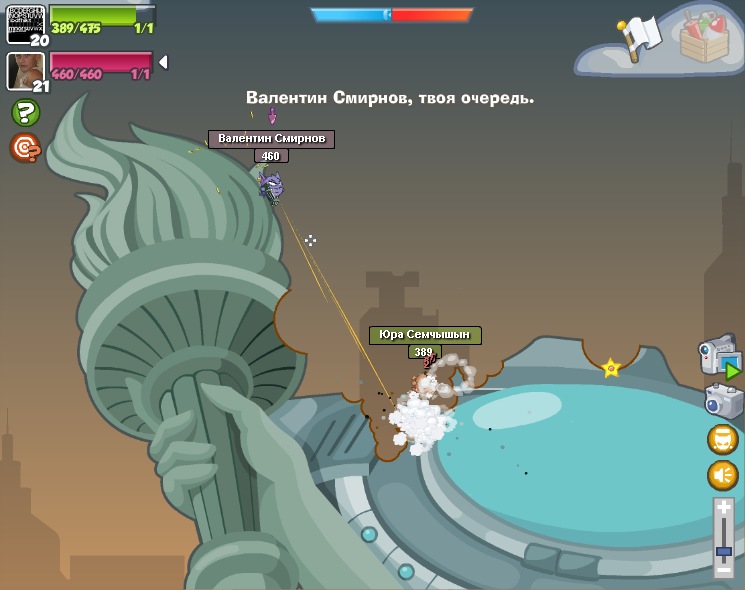The image size is (745, 590).
Task: Toggle the orange character face button
Action: pyautogui.click(x=723, y=439)
